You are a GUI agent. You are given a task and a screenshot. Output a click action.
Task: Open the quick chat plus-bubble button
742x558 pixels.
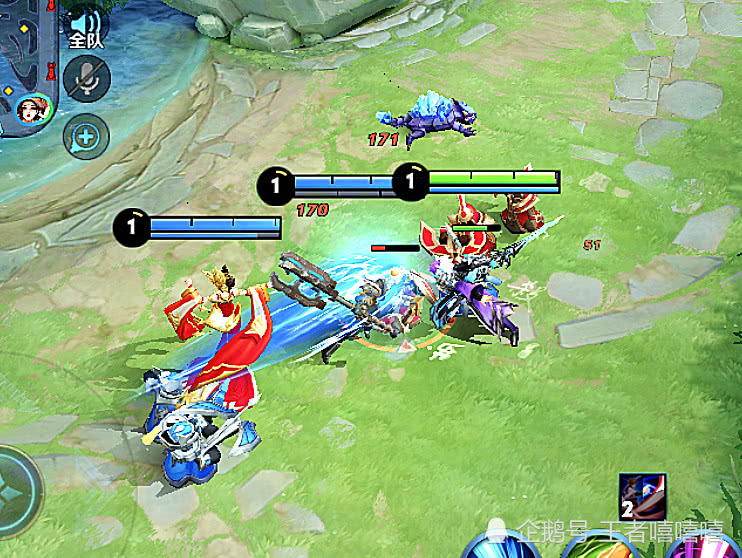(86, 137)
